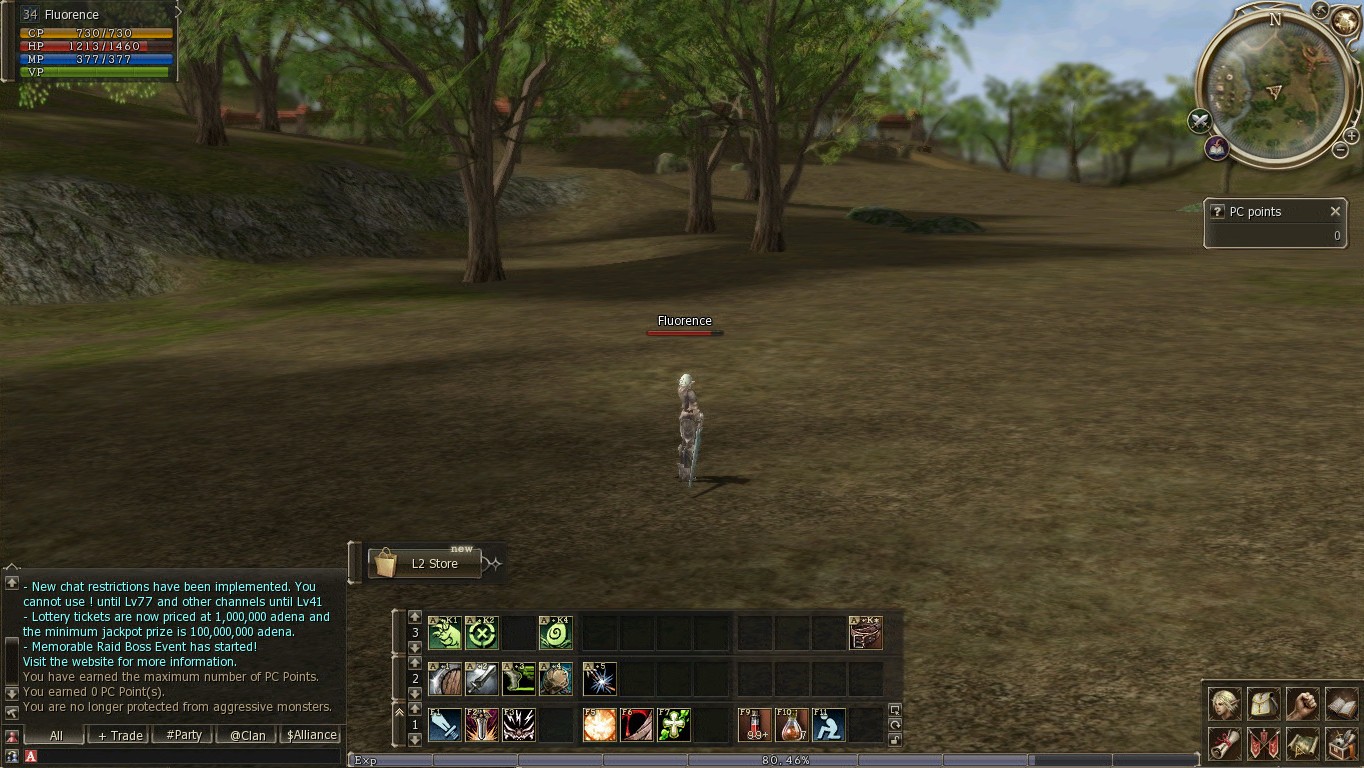Viewport: 1364px width, 768px height.
Task: Toggle sitting with the rest action on F11
Action: click(x=829, y=723)
